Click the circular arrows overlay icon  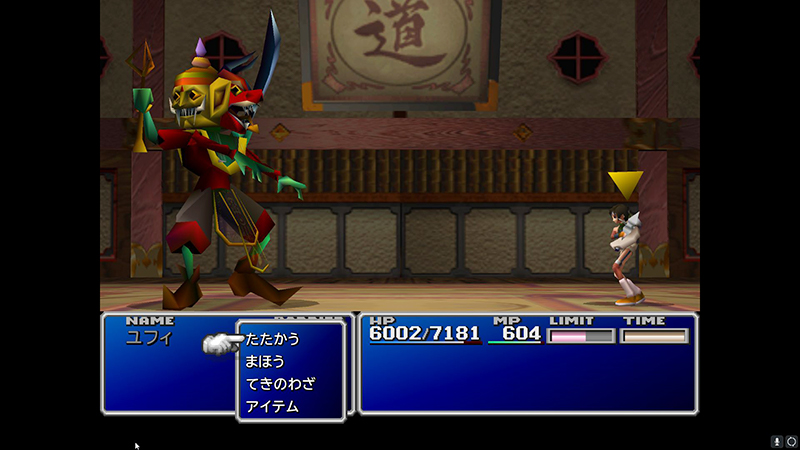(791, 441)
